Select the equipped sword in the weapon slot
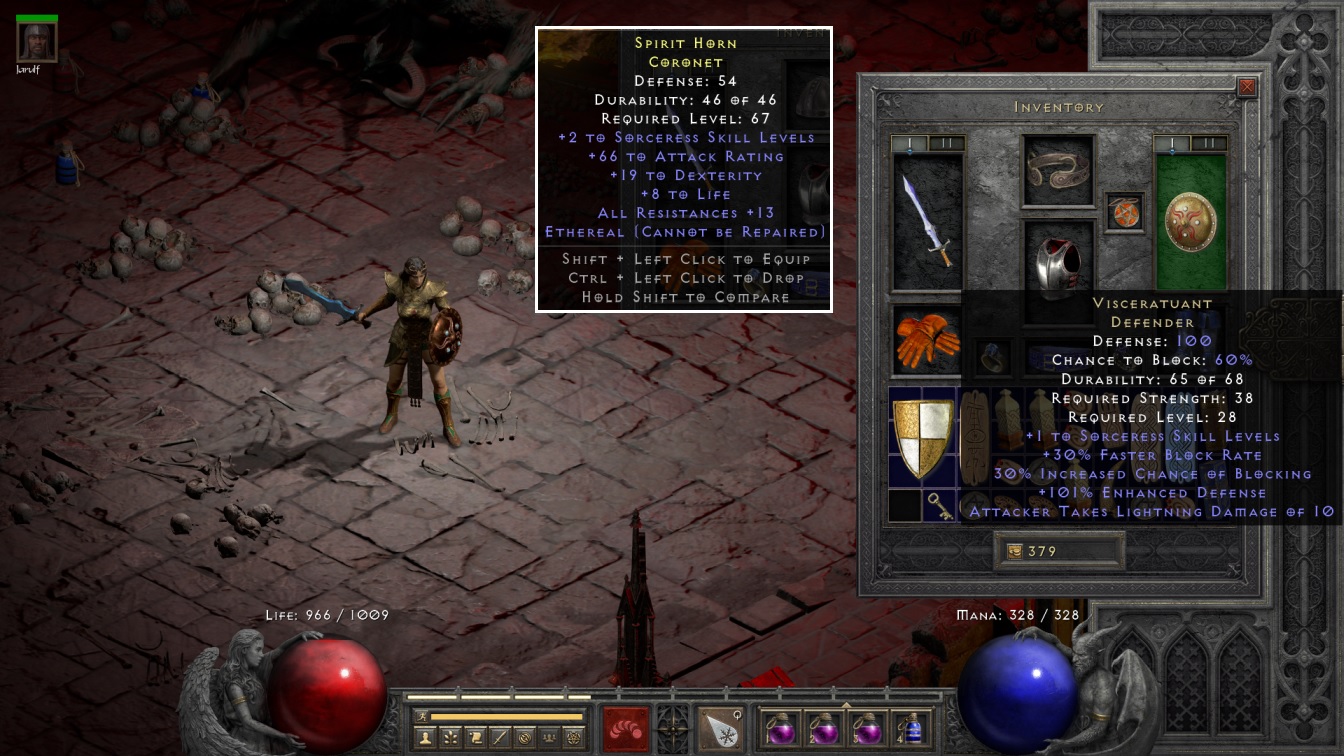Image resolution: width=1344 pixels, height=756 pixels. coord(926,221)
